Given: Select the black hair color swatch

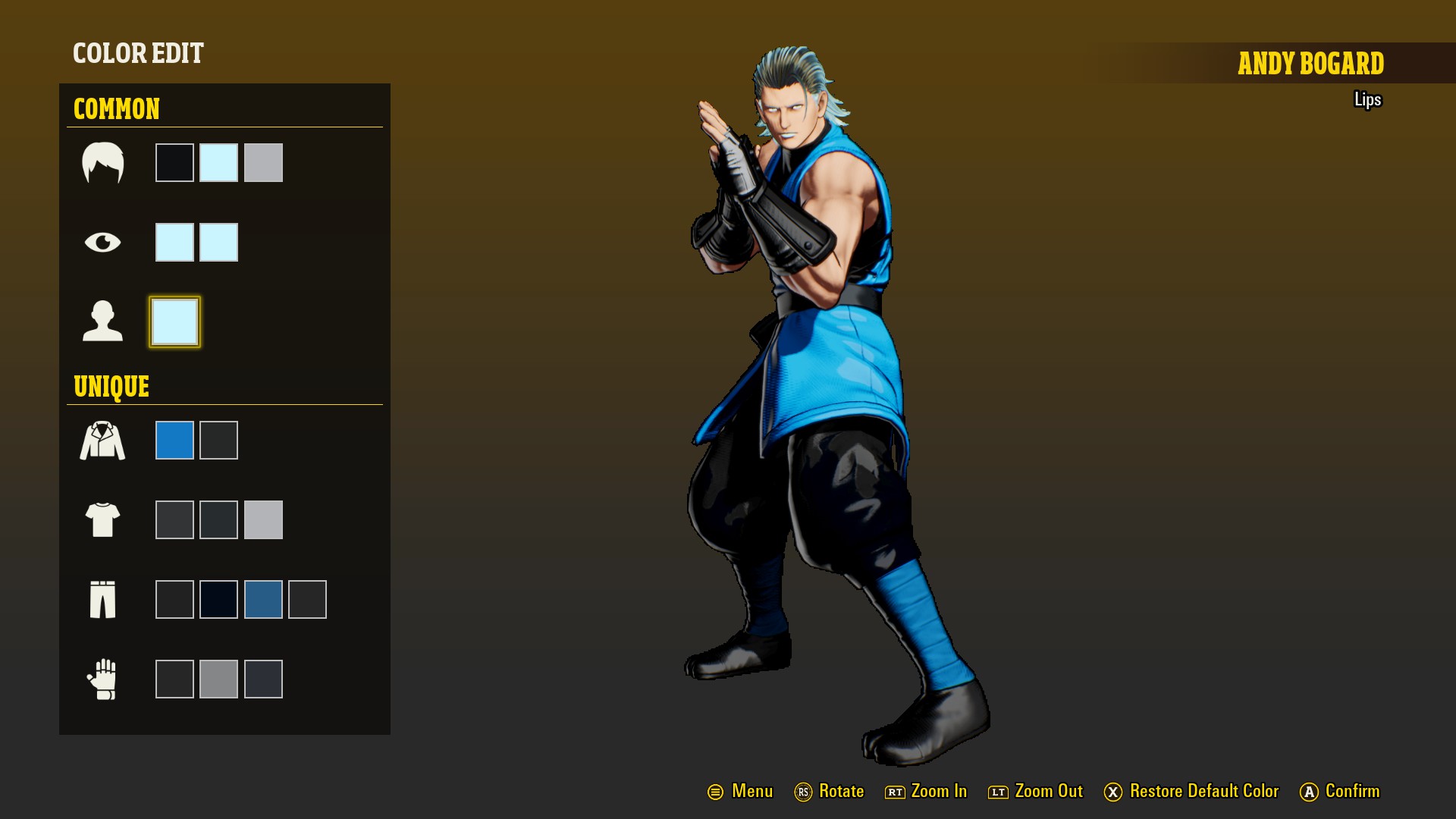Looking at the screenshot, I should (x=174, y=162).
